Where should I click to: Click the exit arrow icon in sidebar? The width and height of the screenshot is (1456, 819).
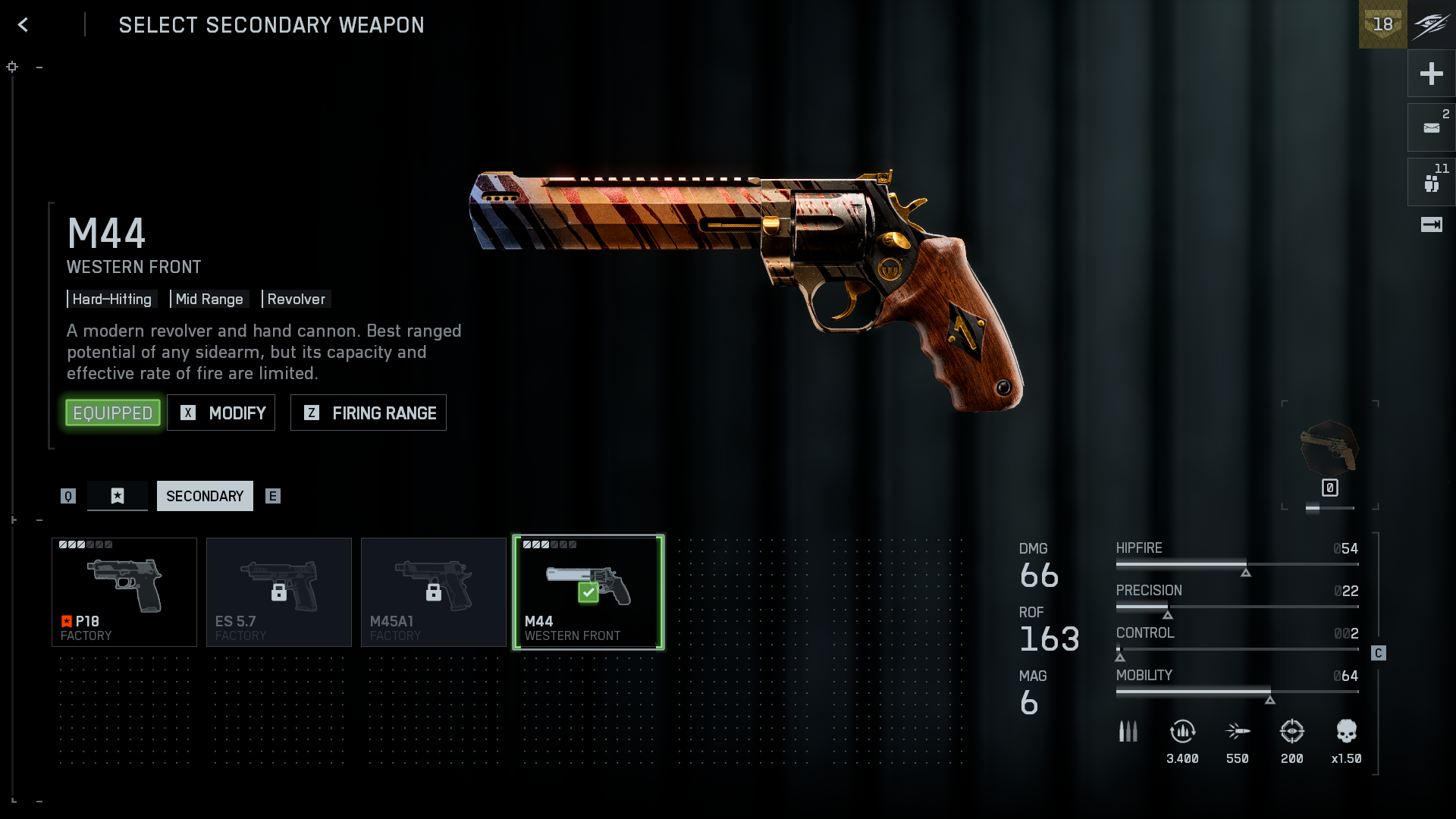pyautogui.click(x=1431, y=224)
